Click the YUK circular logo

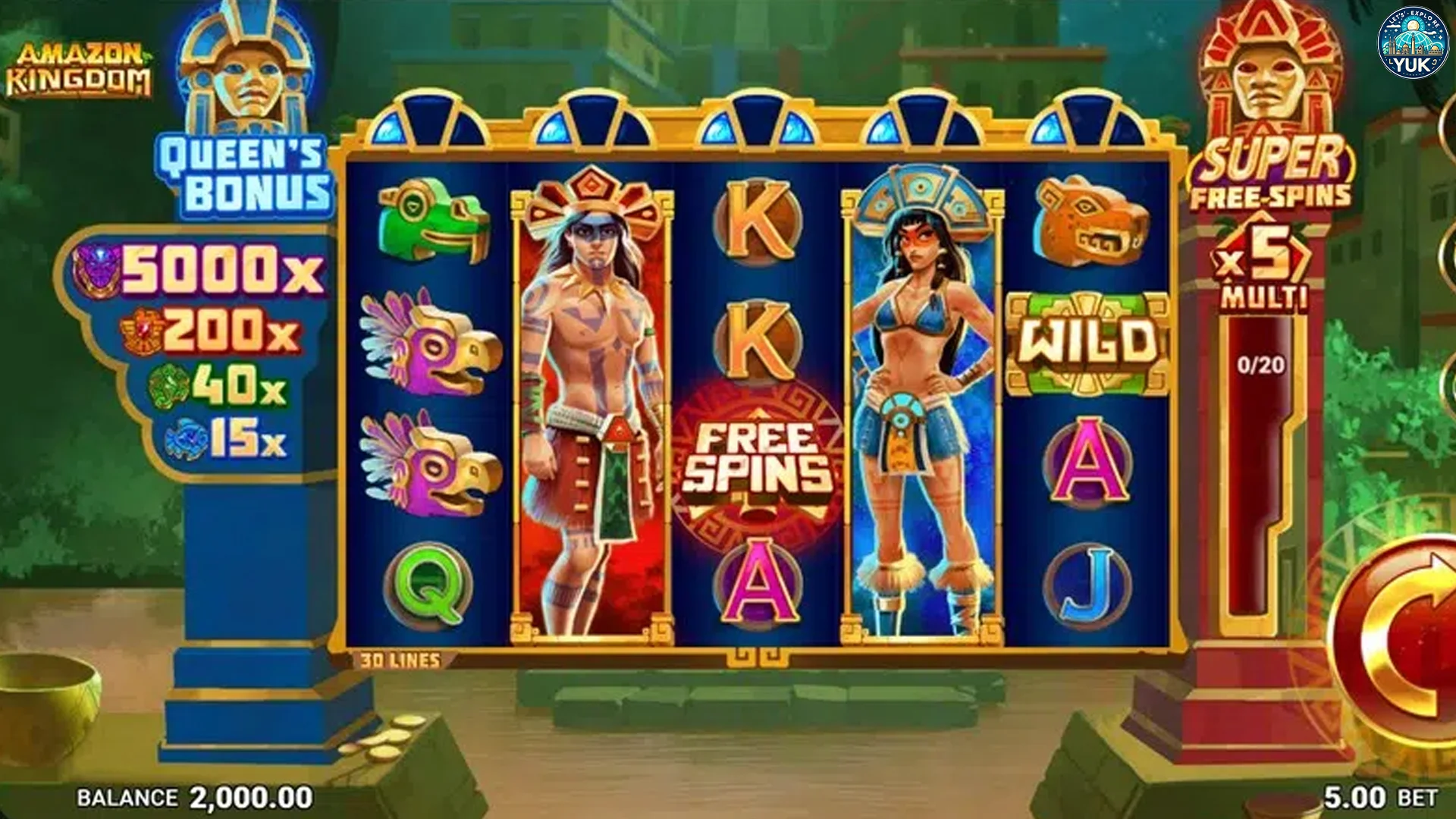tap(1412, 43)
